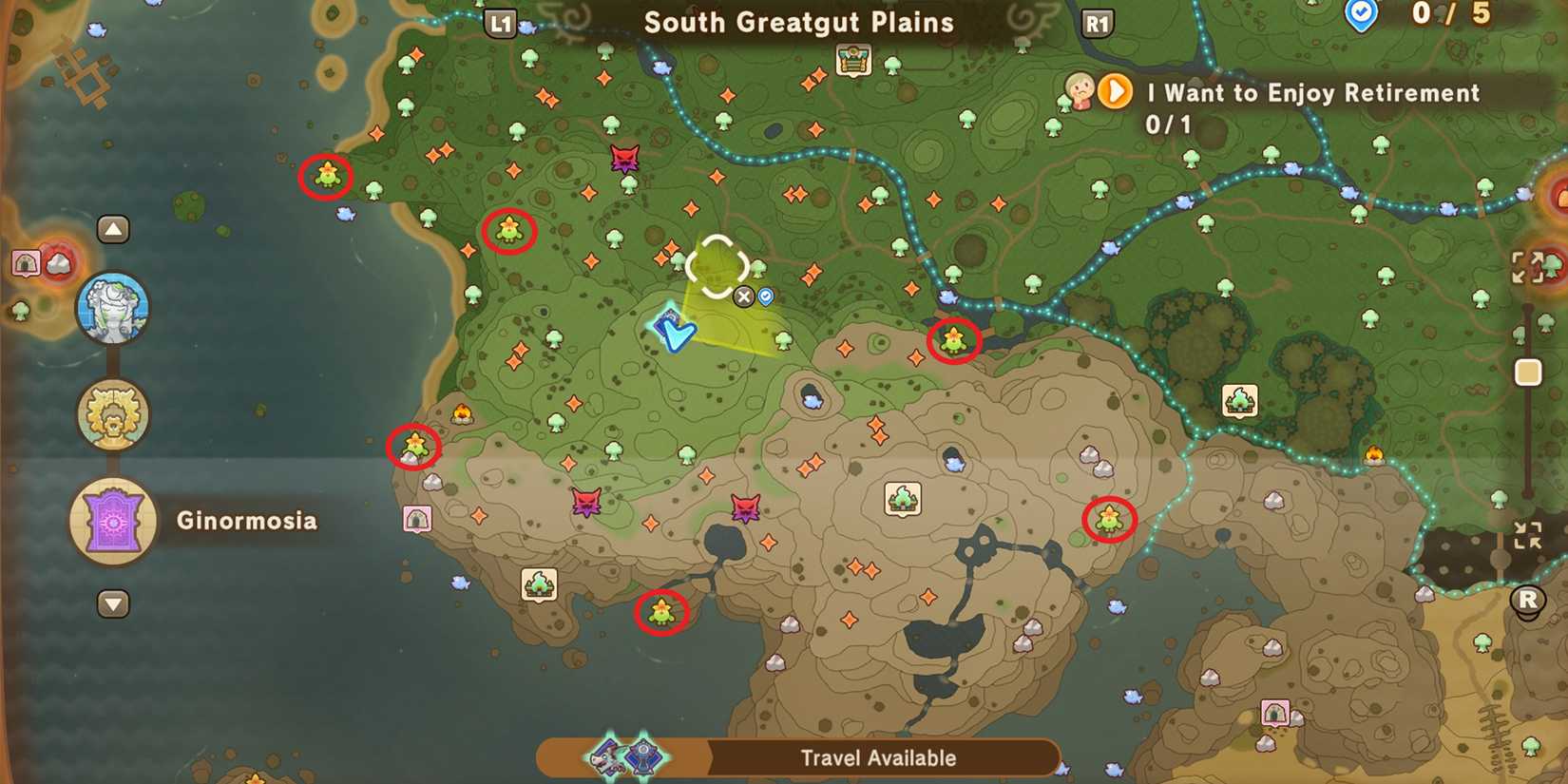Click the globe map layer icon above Ginormosia
The width and height of the screenshot is (1568, 784).
point(113,307)
